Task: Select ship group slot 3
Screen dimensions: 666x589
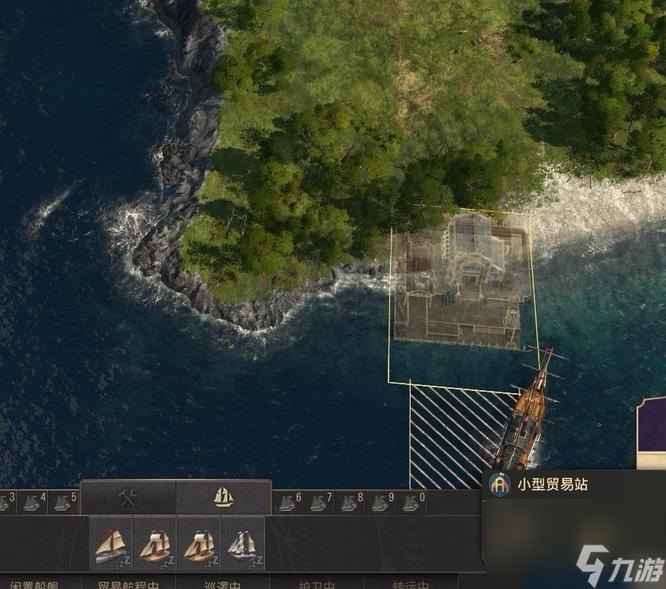Action: pos(9,502)
